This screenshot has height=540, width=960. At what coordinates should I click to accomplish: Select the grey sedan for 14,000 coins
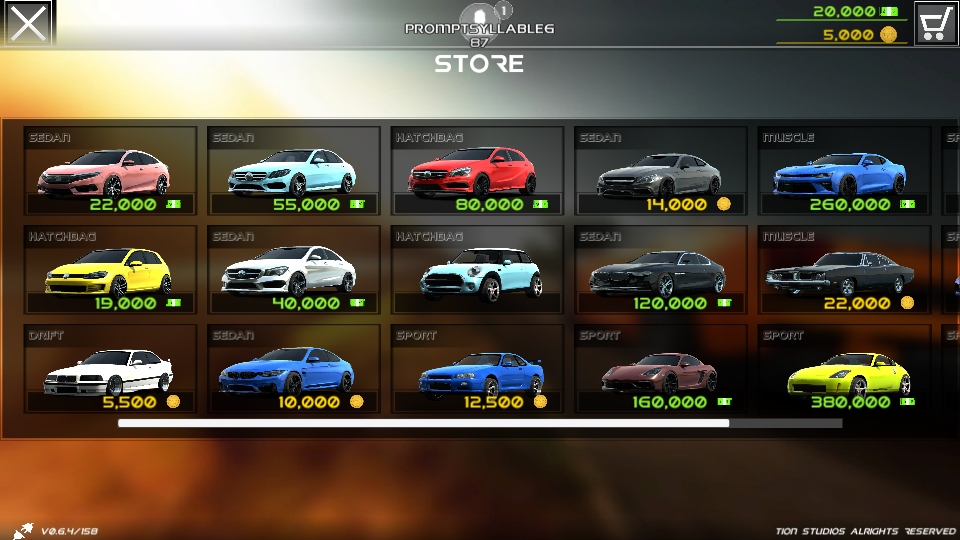pos(661,171)
